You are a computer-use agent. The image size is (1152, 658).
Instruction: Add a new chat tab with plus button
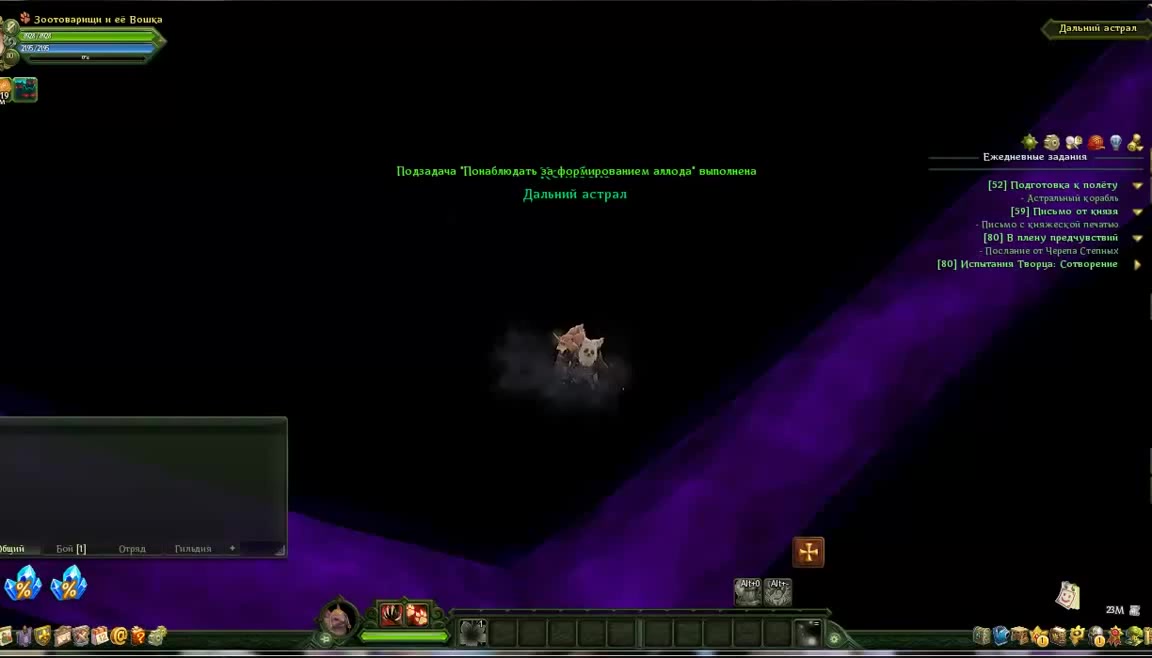pyautogui.click(x=232, y=548)
